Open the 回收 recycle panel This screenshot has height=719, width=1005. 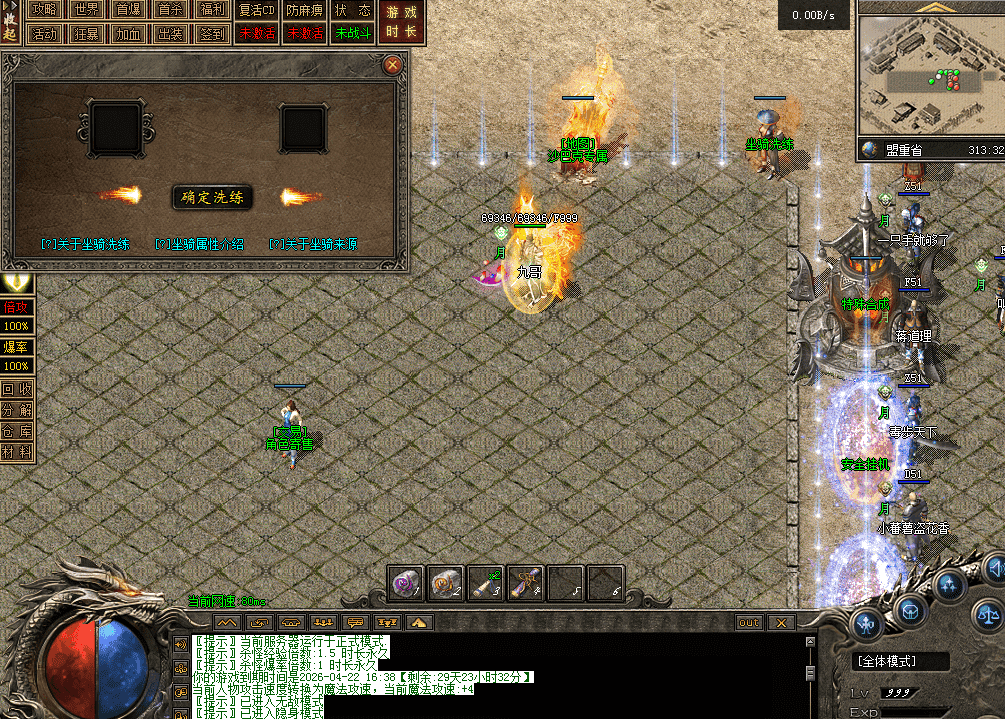16,390
